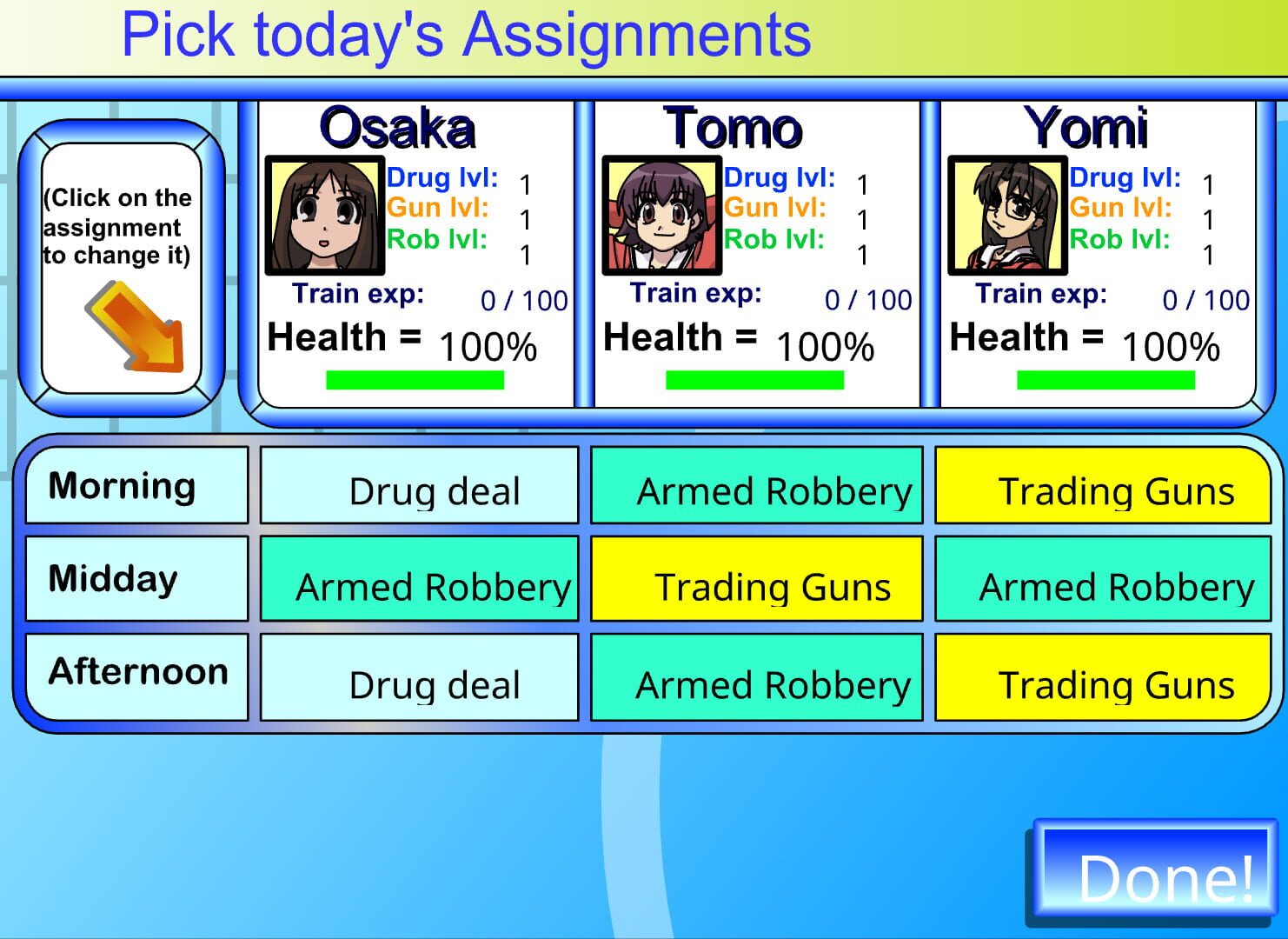
Task: Click Osaka's character portrait
Action: (x=326, y=214)
